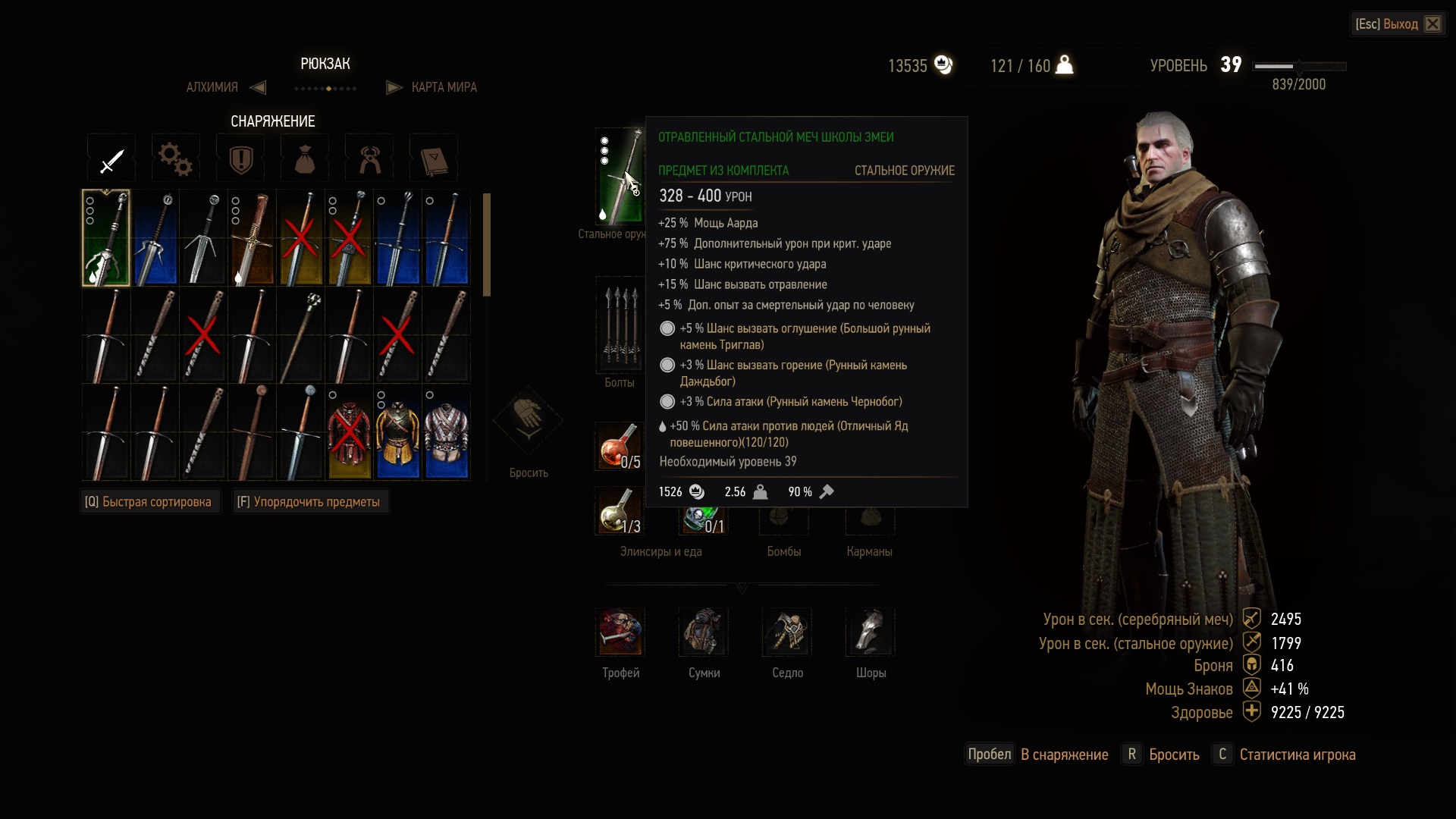Select the saddlebags slot
The image size is (1456, 819).
[704, 632]
